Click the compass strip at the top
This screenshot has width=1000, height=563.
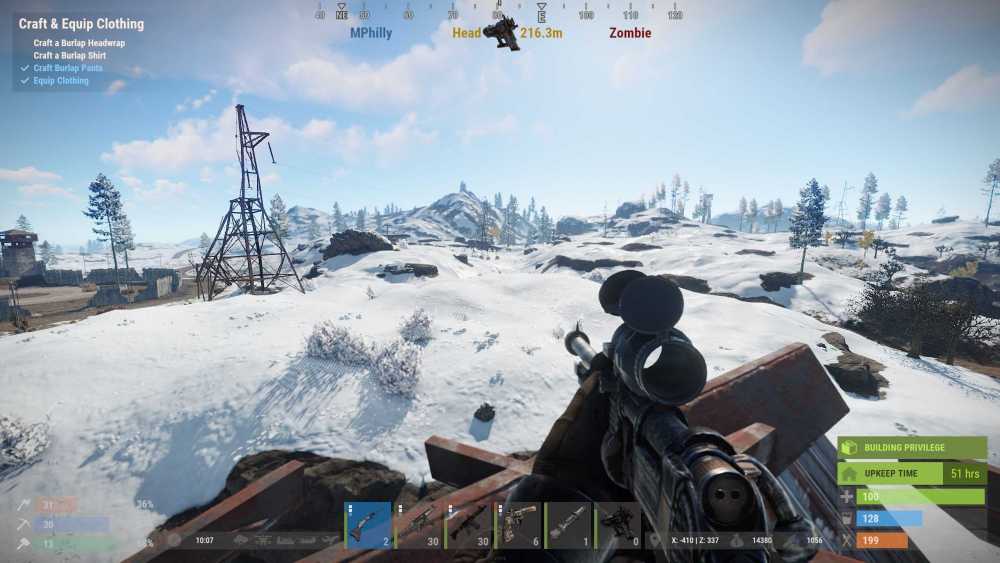click(x=500, y=14)
